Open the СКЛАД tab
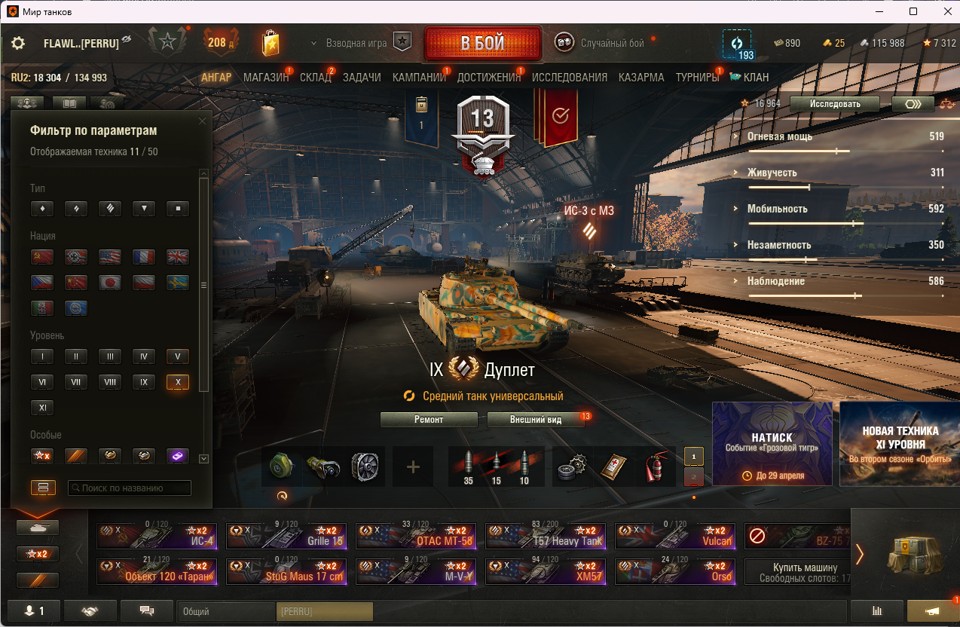960x627 pixels. 315,77
